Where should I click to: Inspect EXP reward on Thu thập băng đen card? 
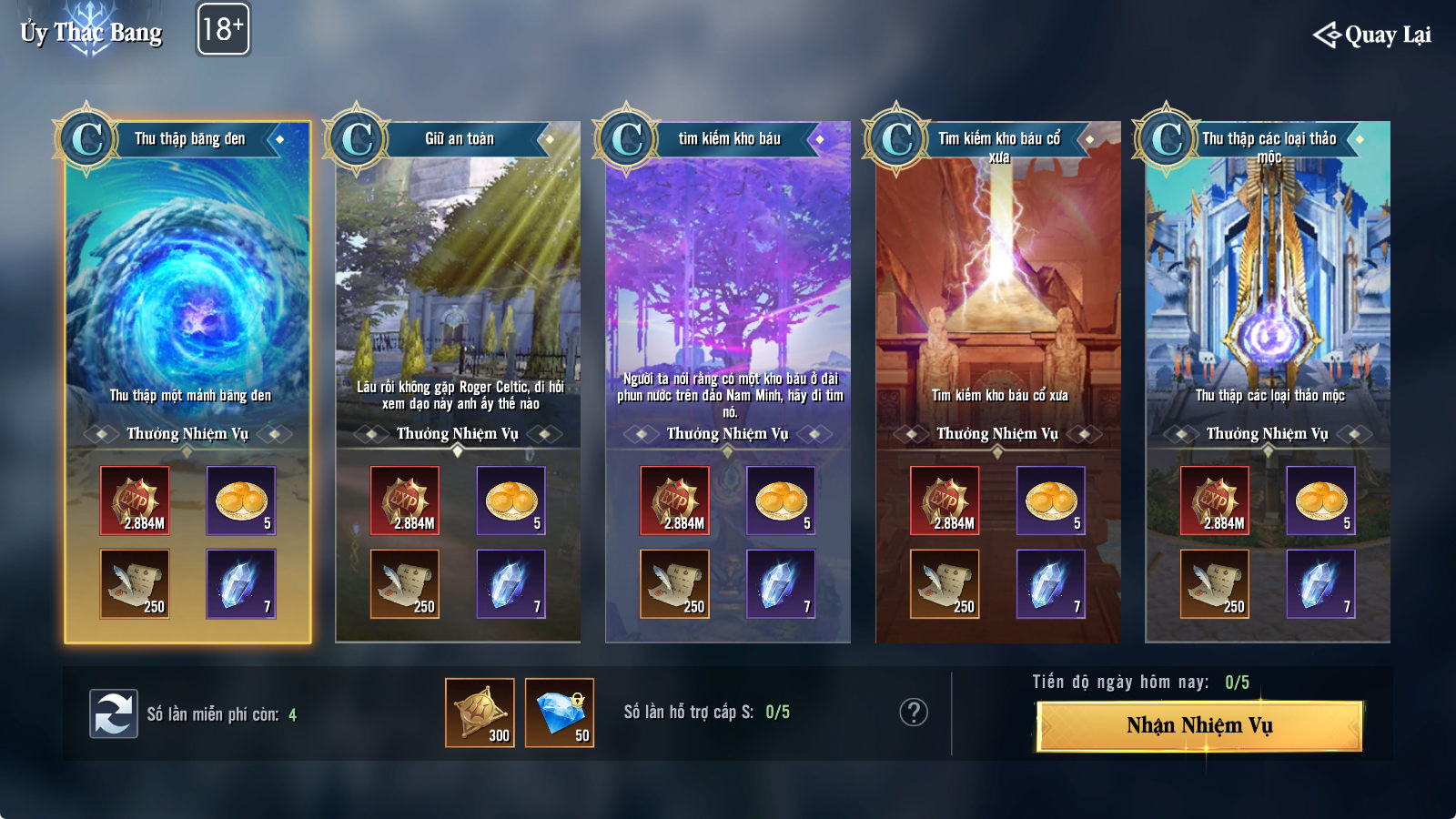pos(135,500)
